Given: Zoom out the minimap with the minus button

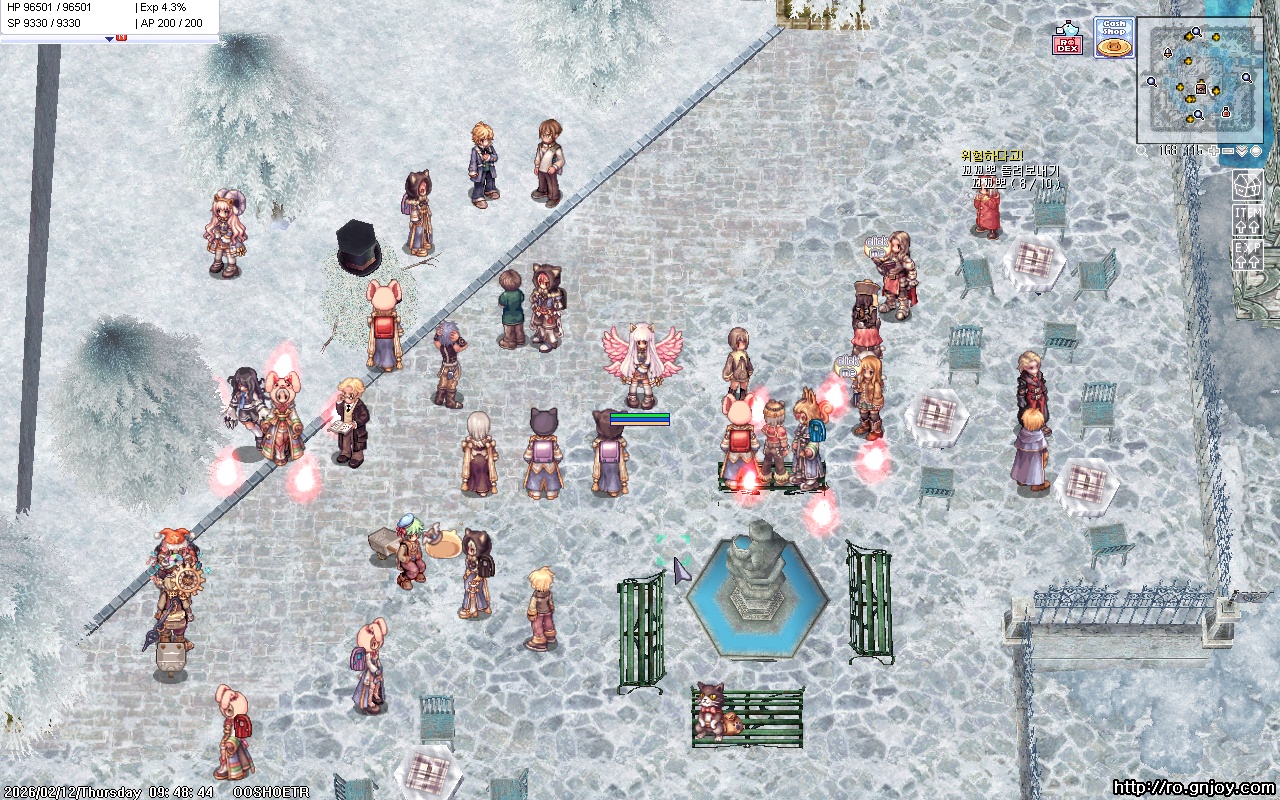Looking at the screenshot, I should click(1227, 151).
